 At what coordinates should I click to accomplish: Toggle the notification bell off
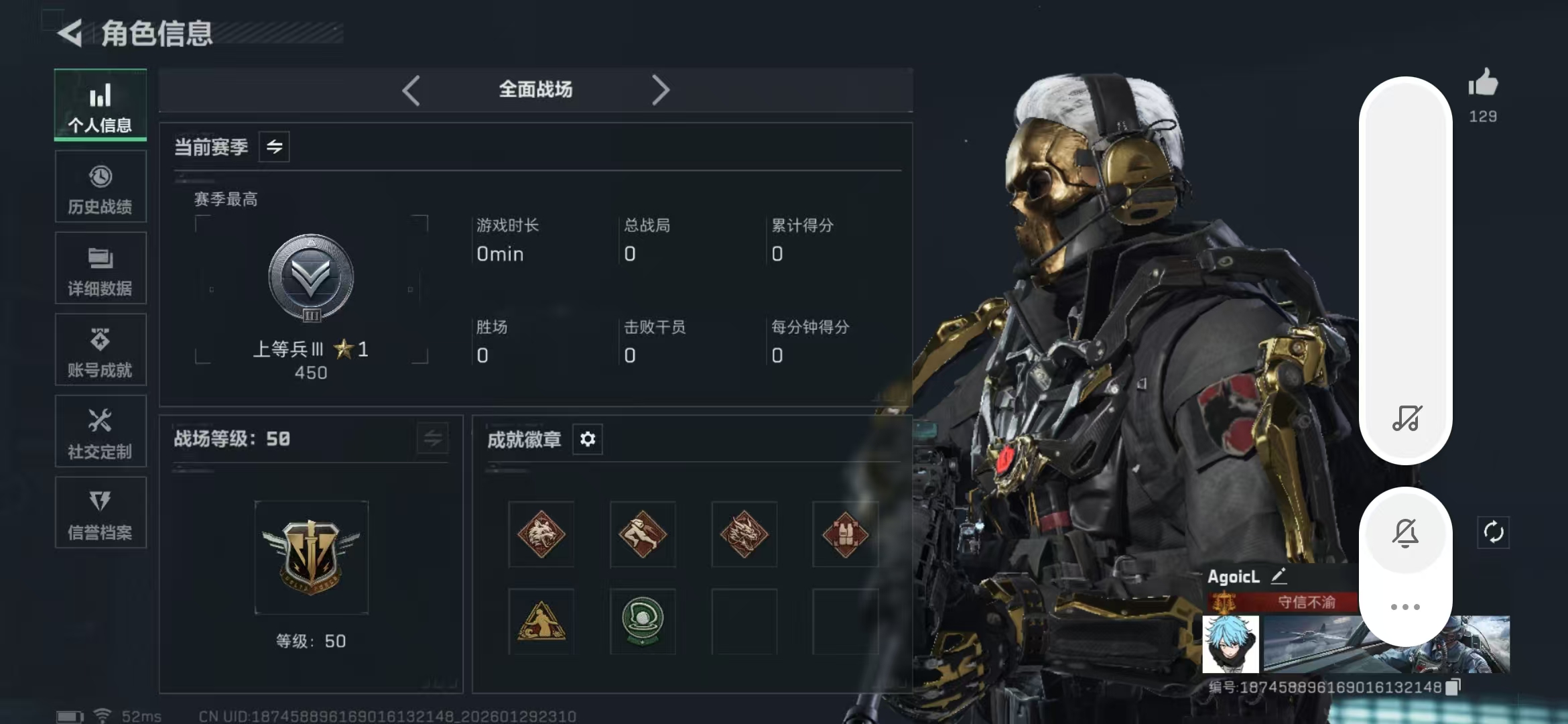[1406, 533]
